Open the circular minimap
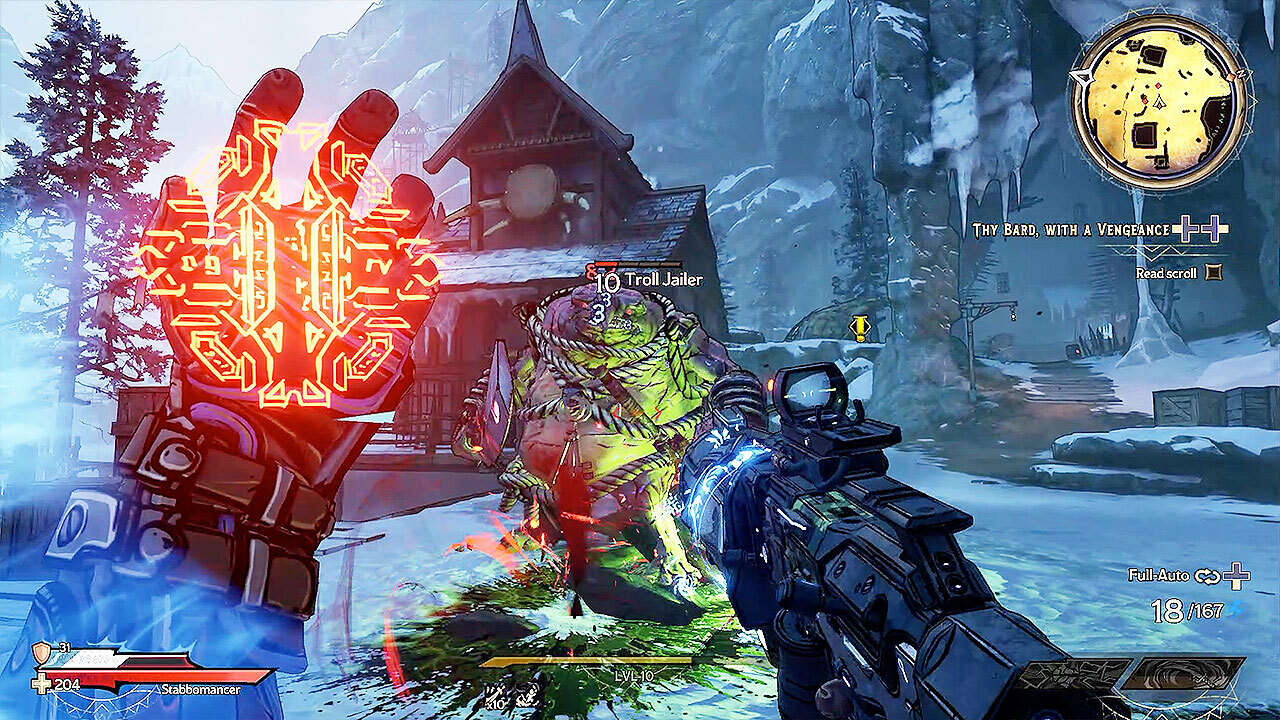Screen dimensions: 1280x720 [x=1159, y=102]
